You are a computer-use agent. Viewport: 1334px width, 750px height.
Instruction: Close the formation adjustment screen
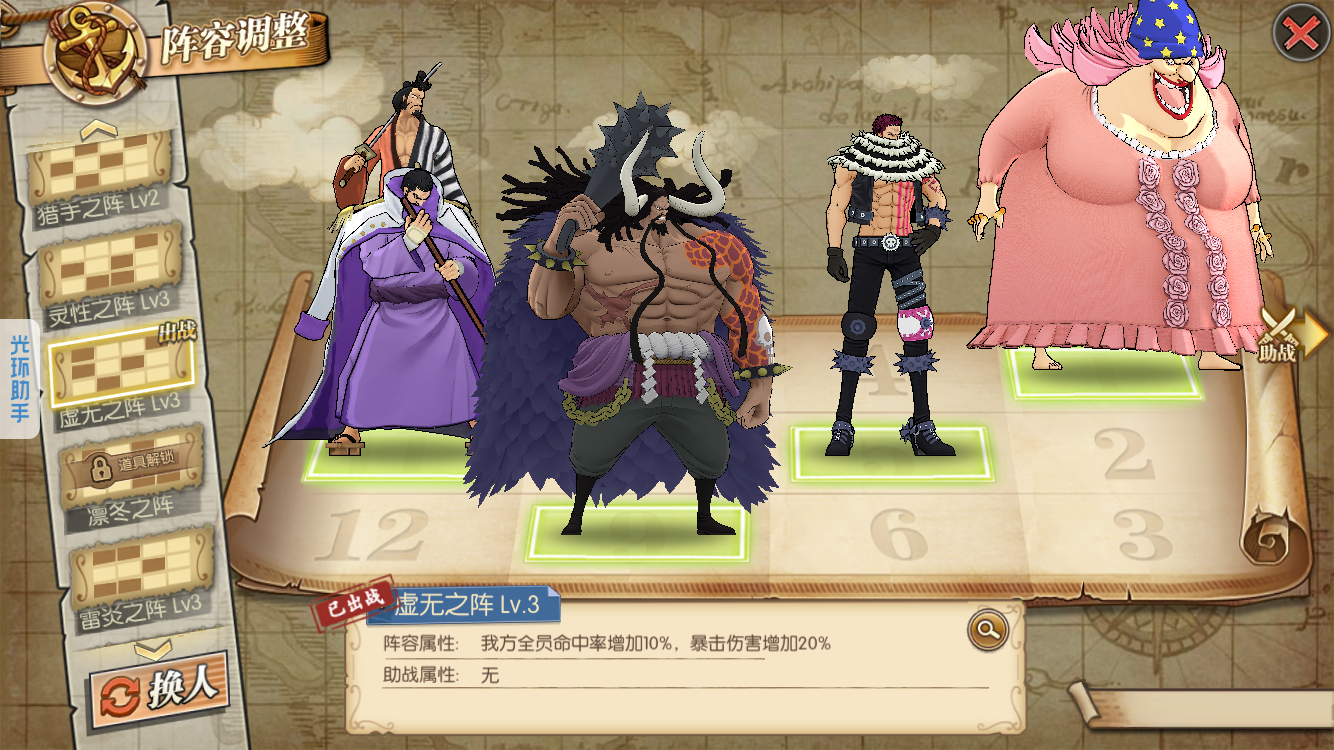pos(1300,35)
